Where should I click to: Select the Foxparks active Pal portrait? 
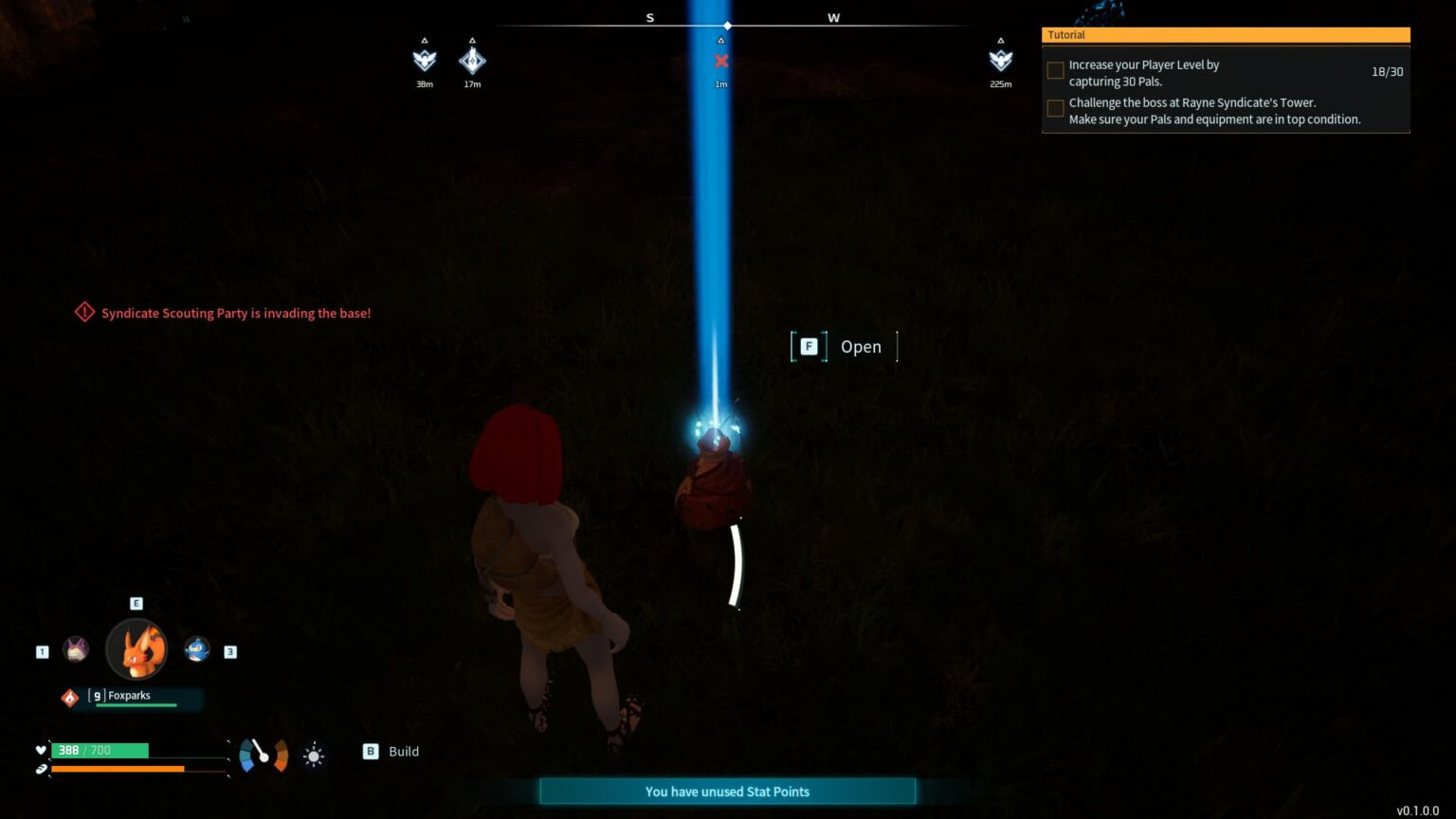(x=137, y=649)
